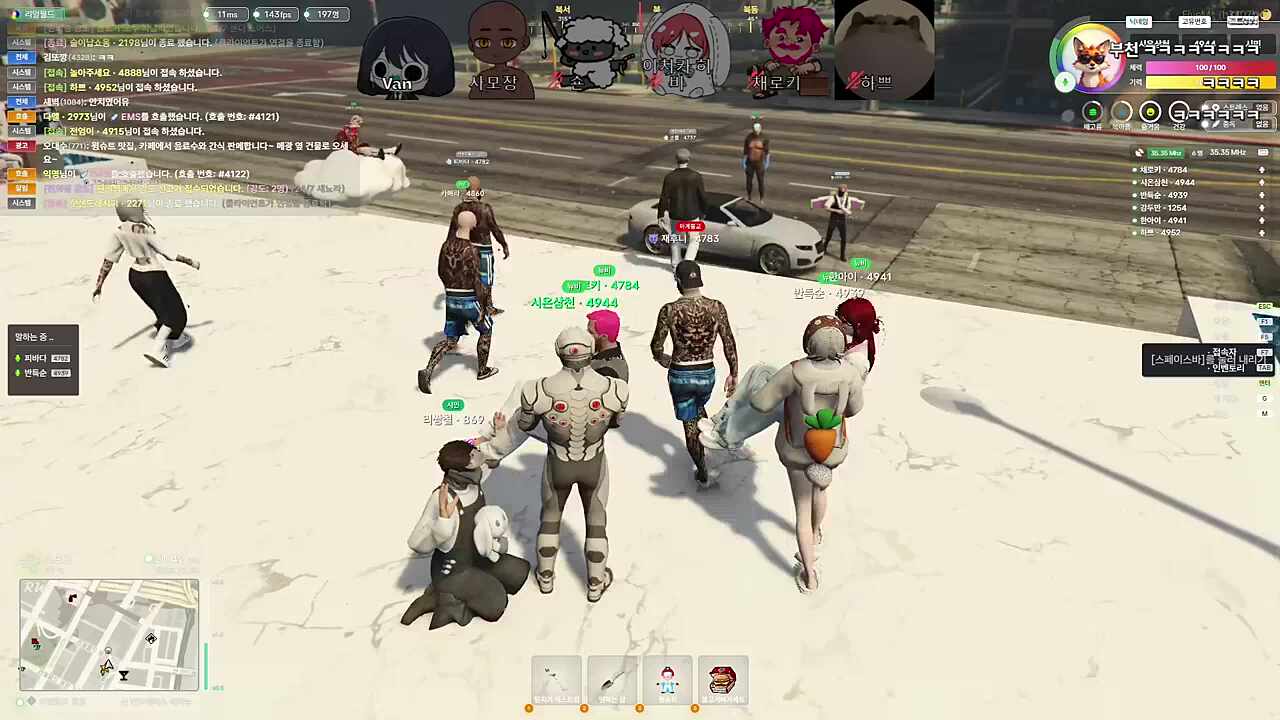
Task: Open the minimap
Action: [x=109, y=634]
